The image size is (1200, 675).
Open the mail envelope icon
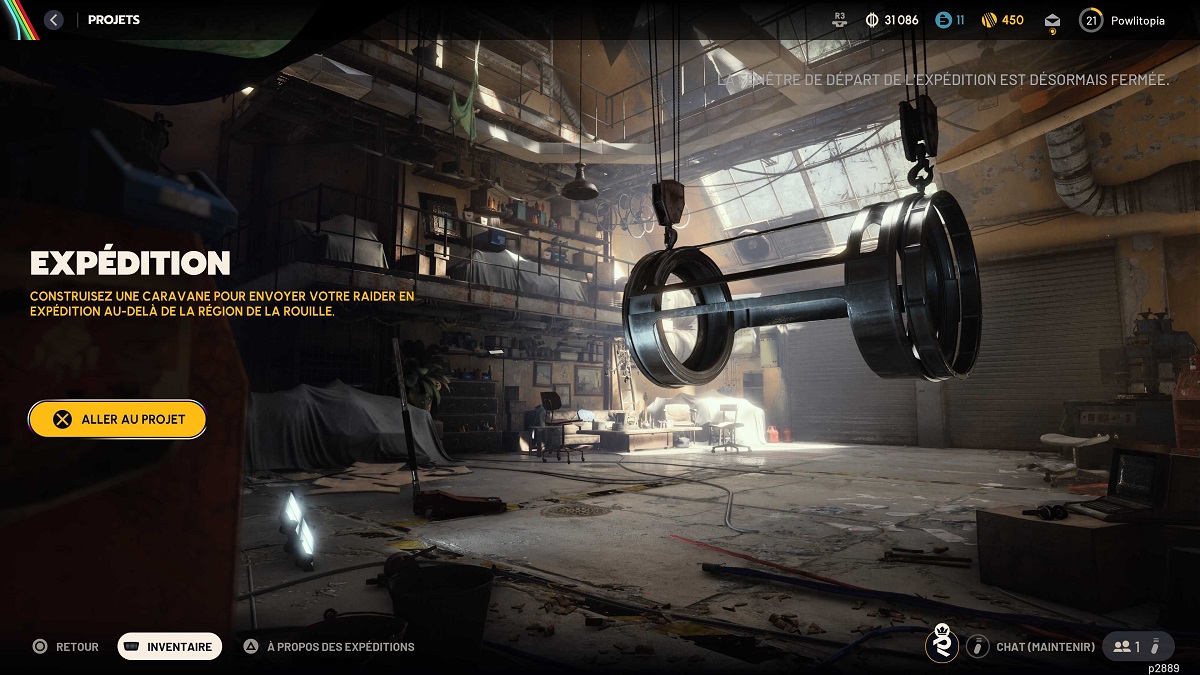pos(1052,21)
